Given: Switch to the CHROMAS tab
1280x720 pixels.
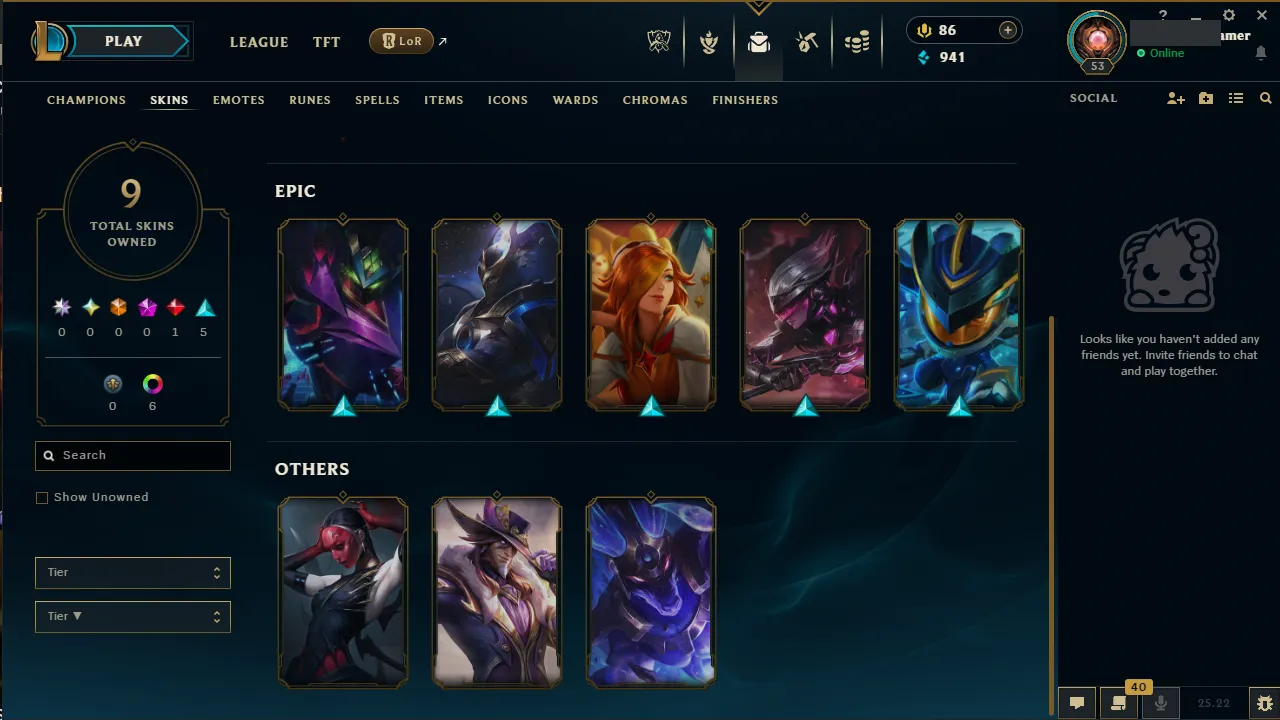Looking at the screenshot, I should click(x=655, y=100).
